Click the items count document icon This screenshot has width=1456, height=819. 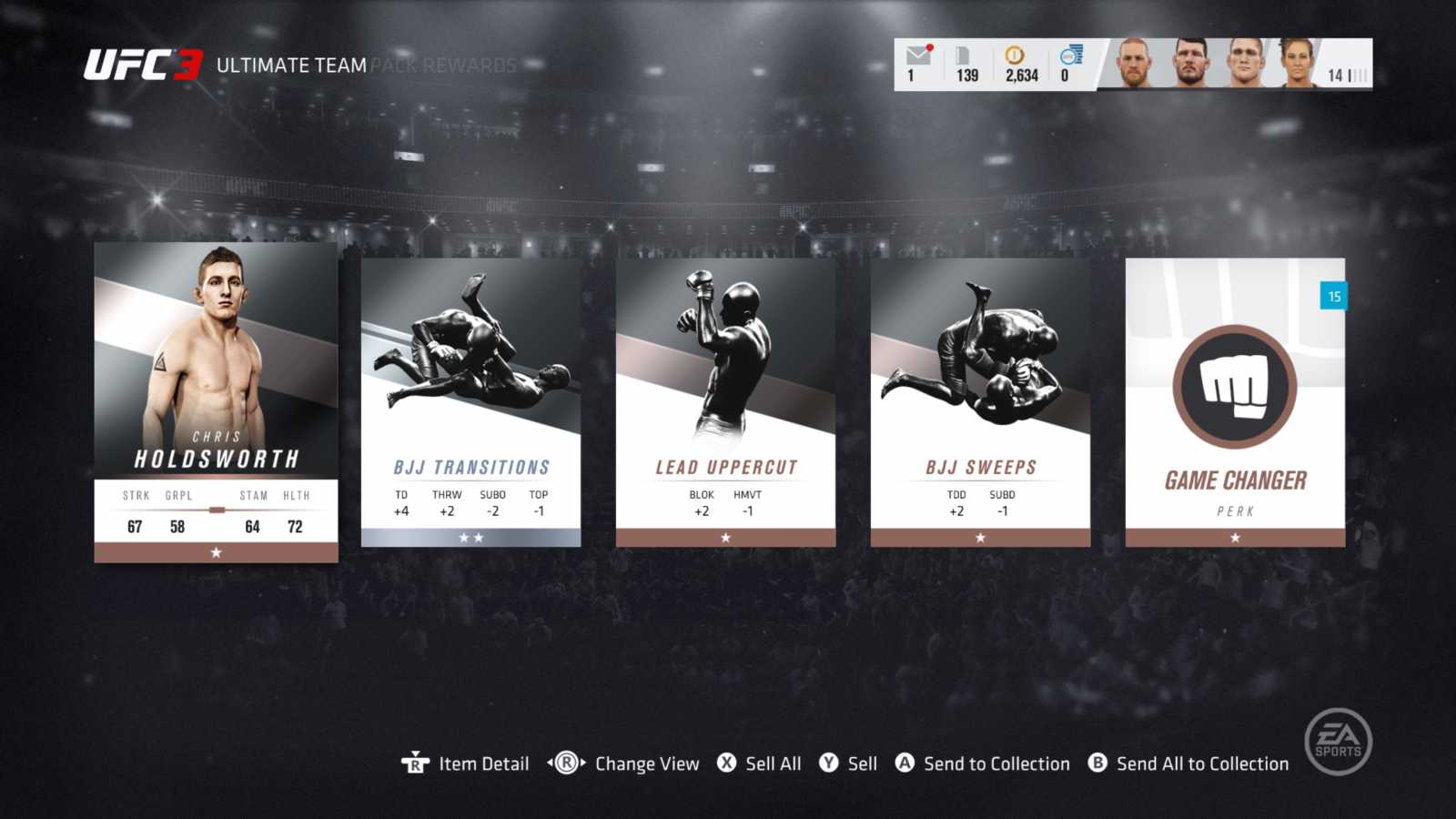tap(962, 56)
